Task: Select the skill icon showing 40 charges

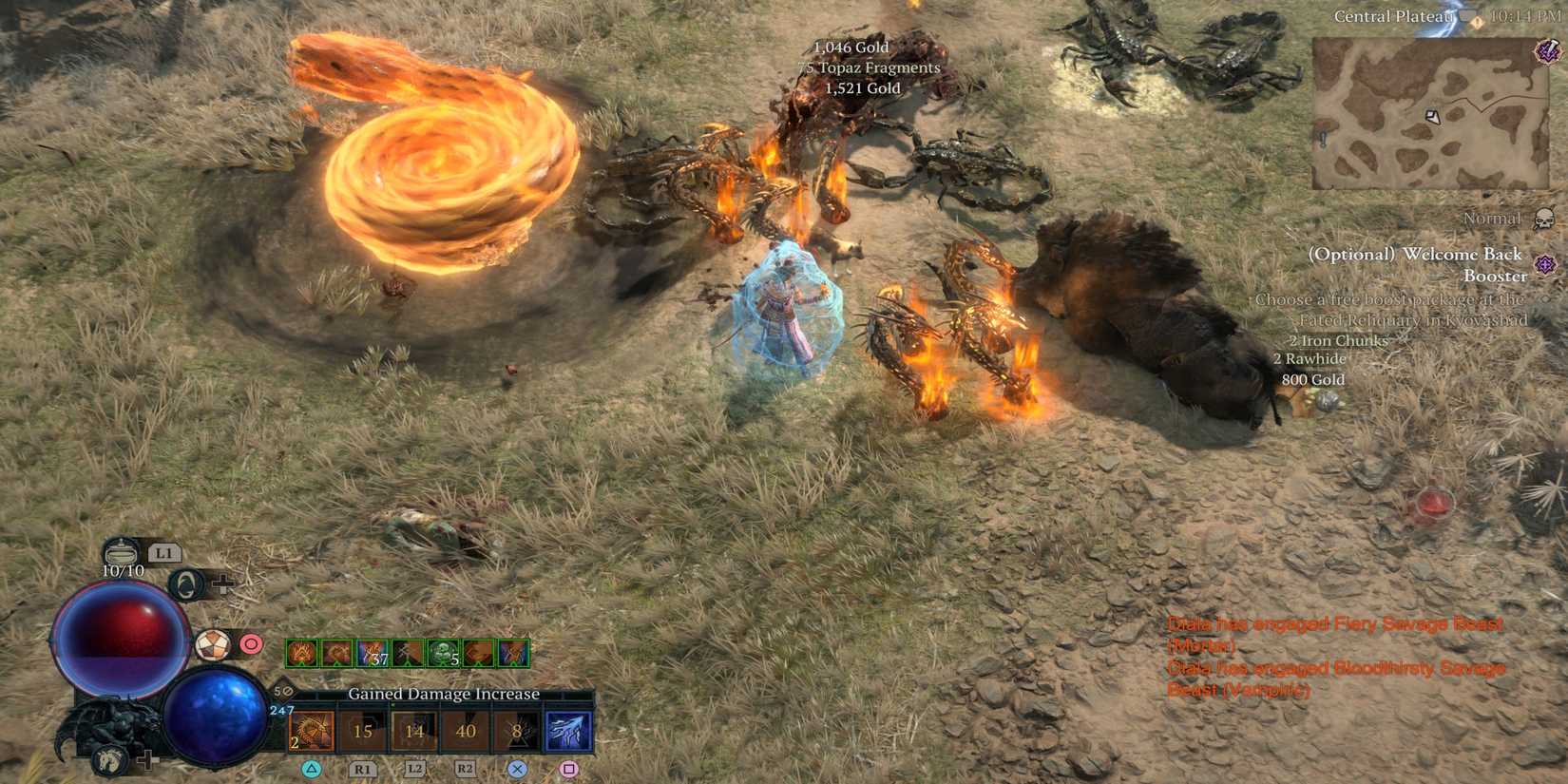Action: (466, 731)
